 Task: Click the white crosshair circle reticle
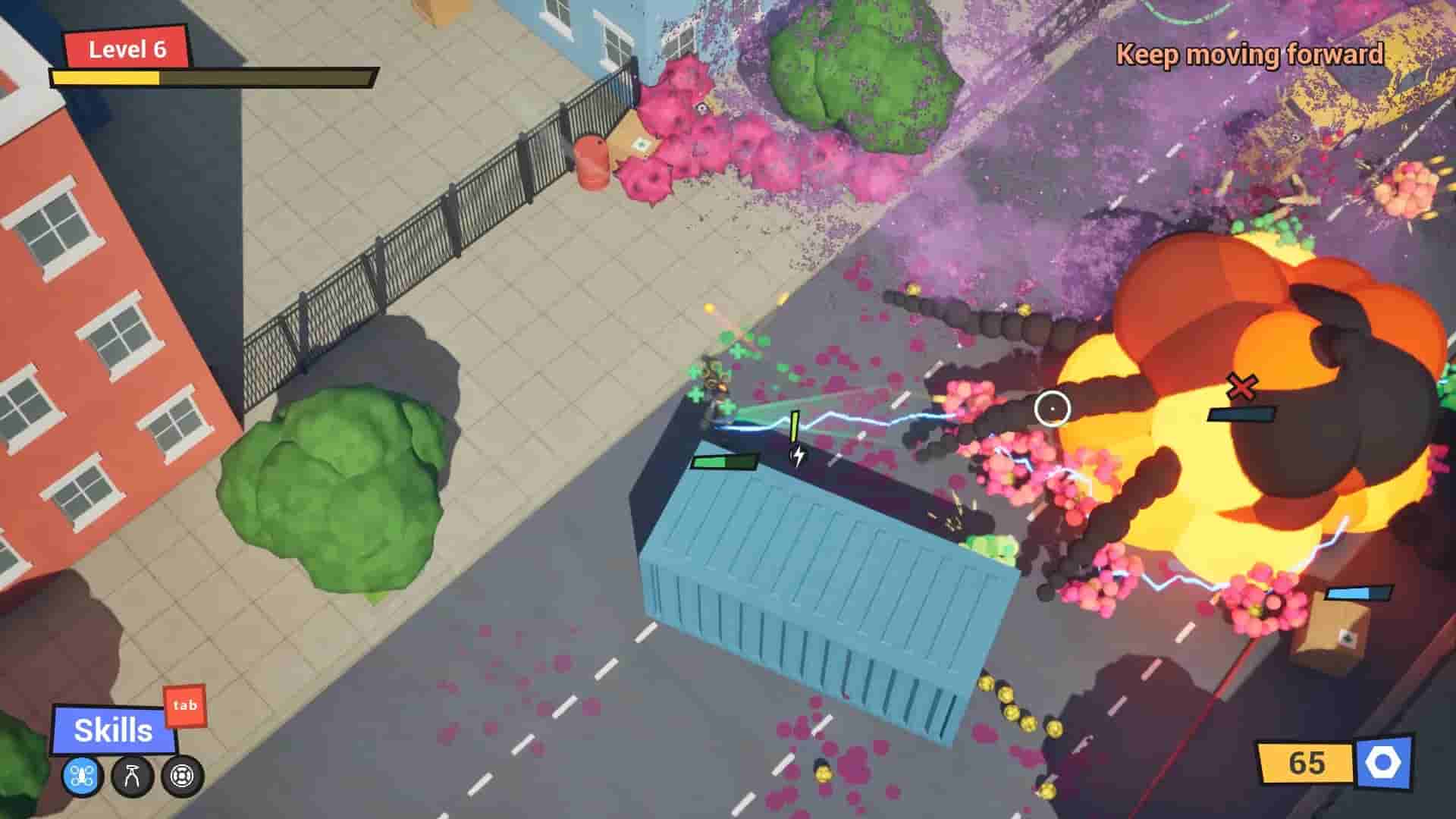pos(1054,409)
